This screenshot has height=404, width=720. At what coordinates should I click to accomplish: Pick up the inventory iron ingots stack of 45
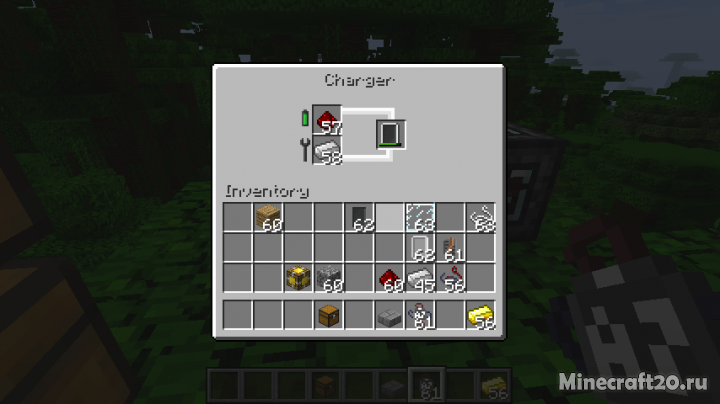coord(419,277)
